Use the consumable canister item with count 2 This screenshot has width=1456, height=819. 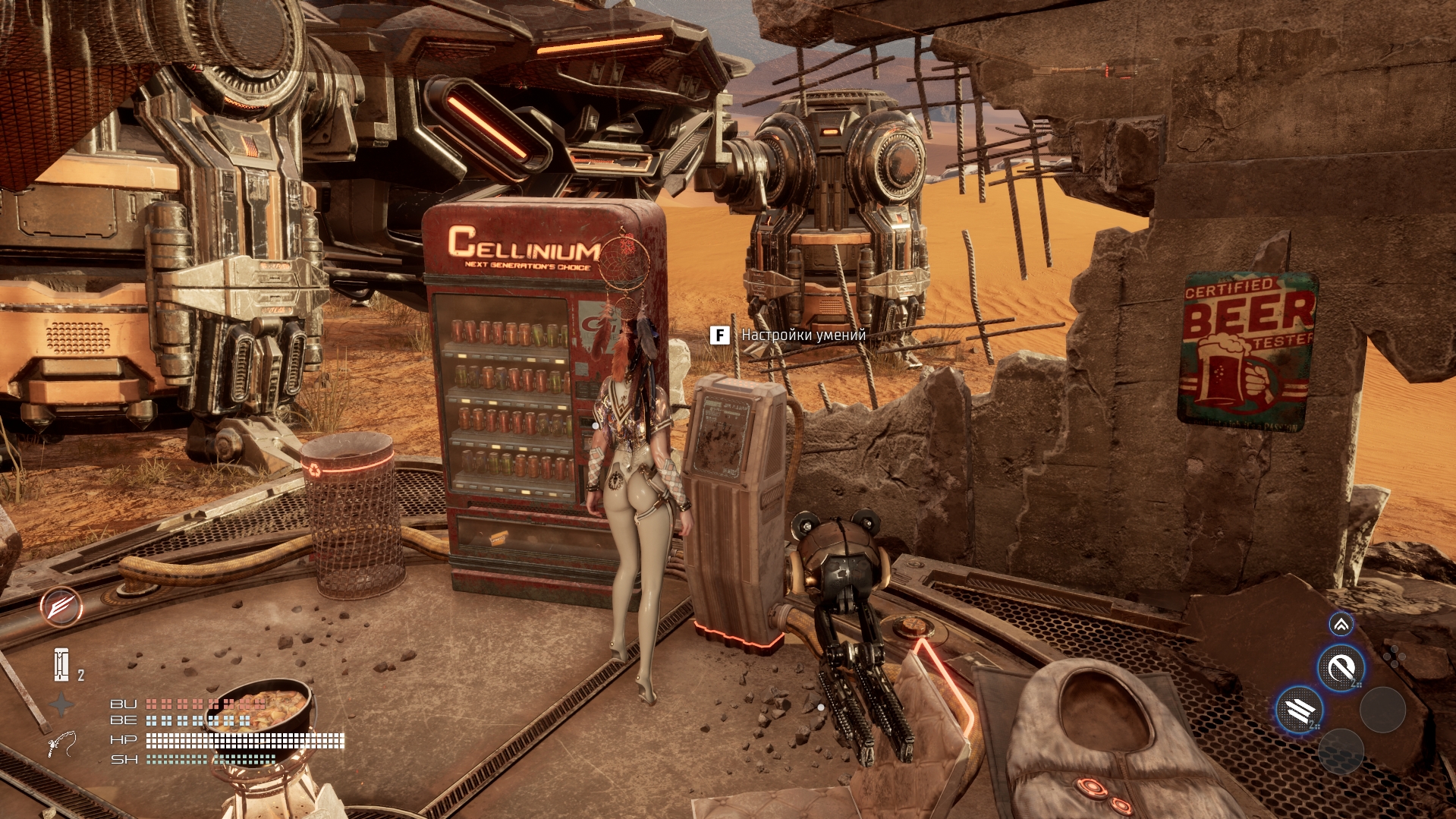pyautogui.click(x=62, y=665)
